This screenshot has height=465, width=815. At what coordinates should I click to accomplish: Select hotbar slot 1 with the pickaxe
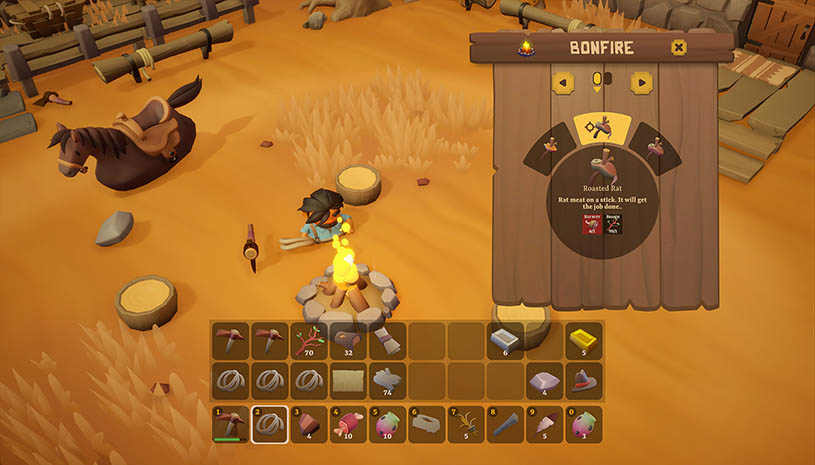click(230, 422)
